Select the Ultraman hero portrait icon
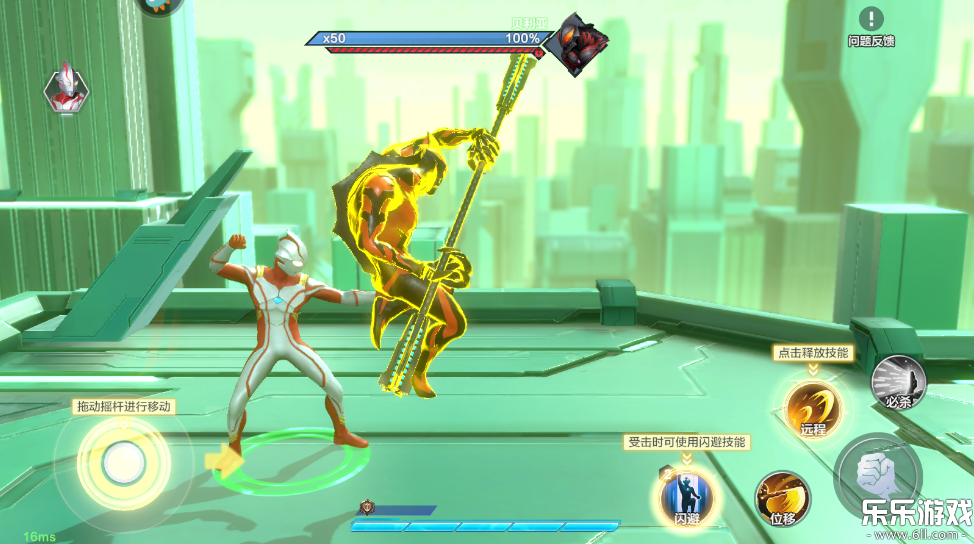Screen dimensions: 974x544 pos(66,88)
